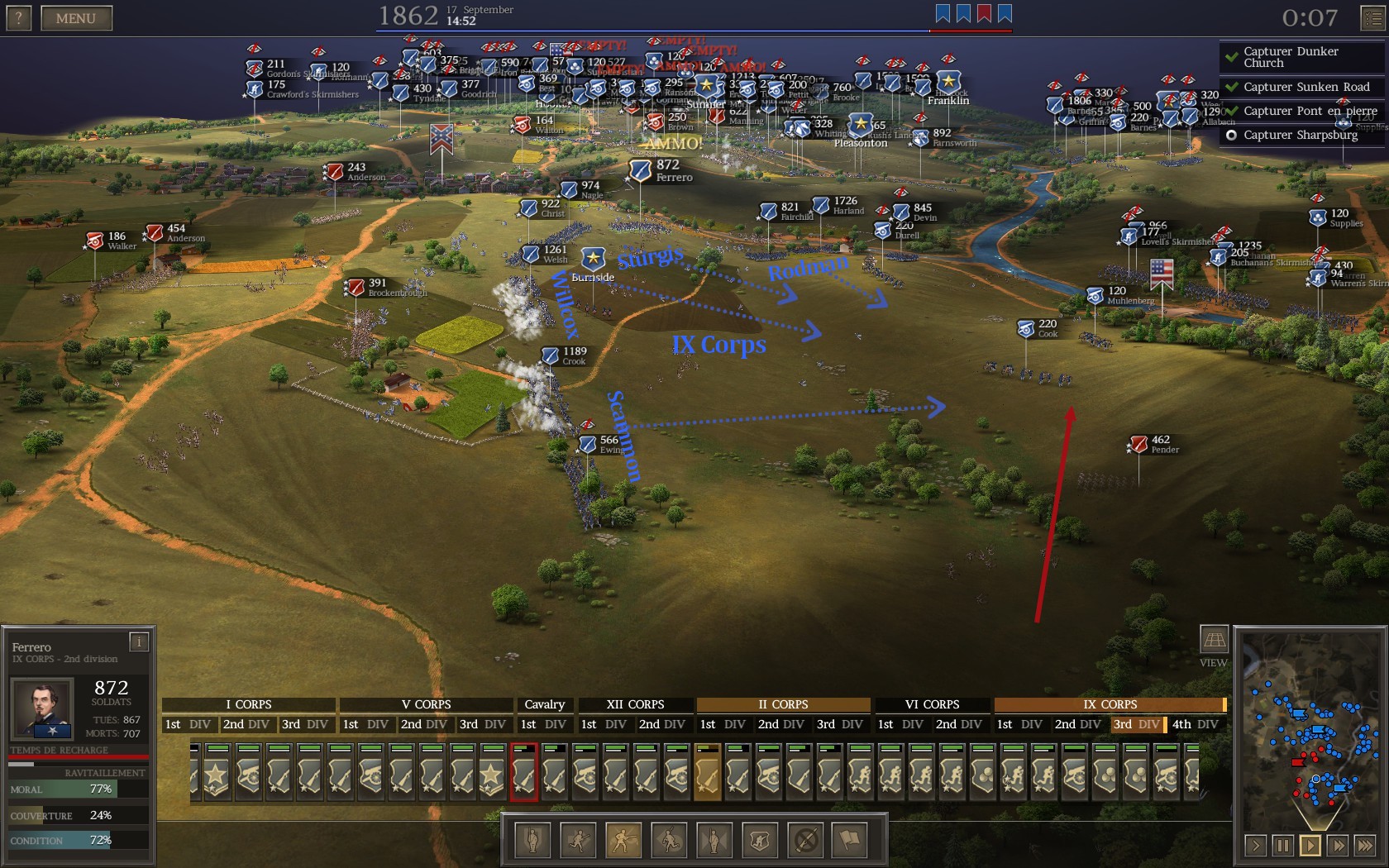This screenshot has height=868, width=1389.
Task: Select the XII CORPS tab
Action: (635, 704)
